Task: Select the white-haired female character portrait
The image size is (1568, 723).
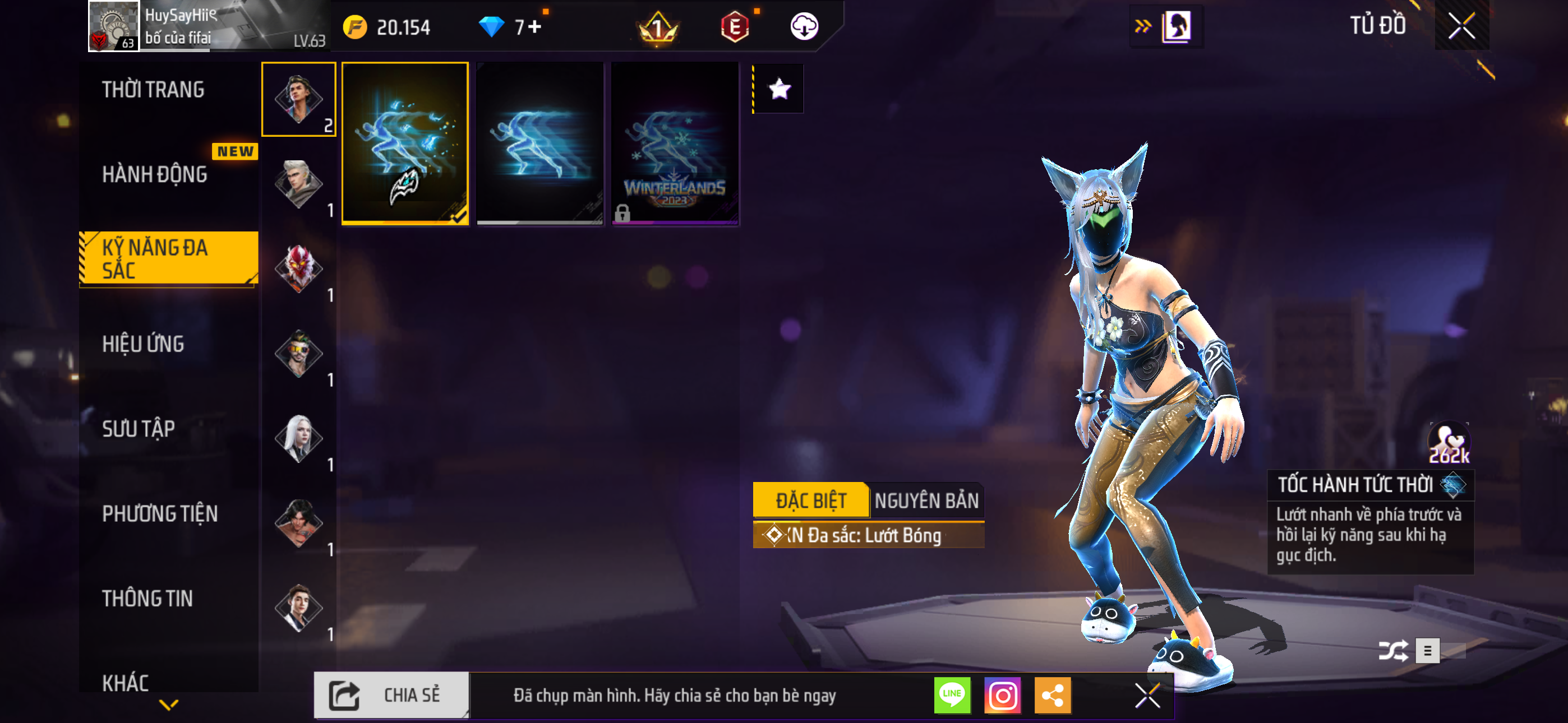Action: (x=298, y=438)
